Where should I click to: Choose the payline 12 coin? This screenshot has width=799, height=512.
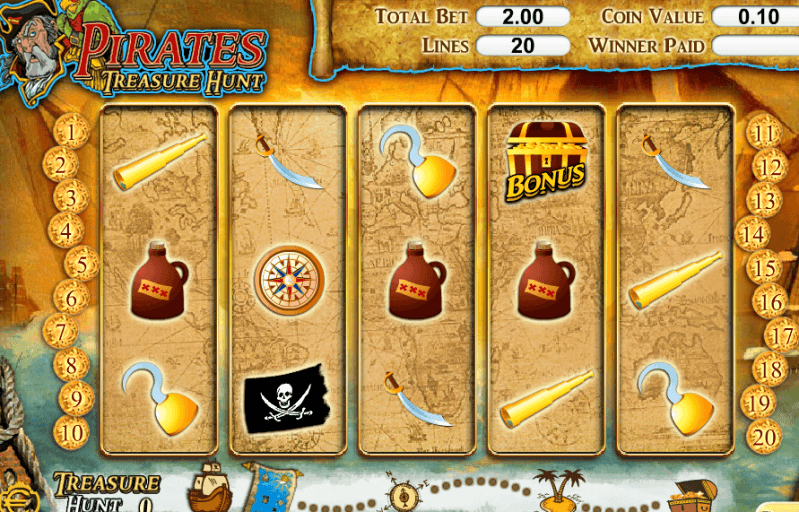click(x=771, y=167)
